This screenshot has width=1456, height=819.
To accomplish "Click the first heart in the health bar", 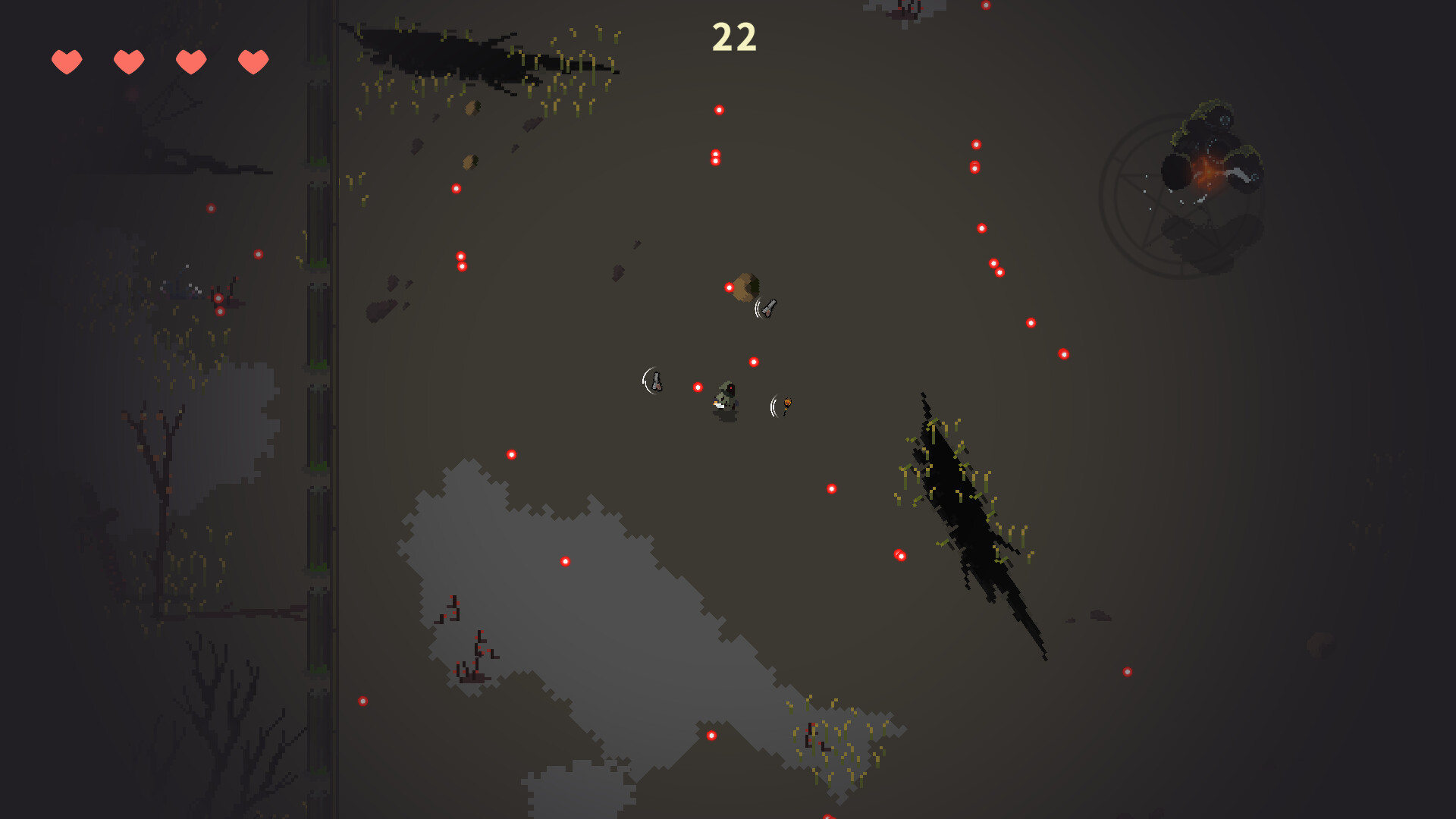I will (x=67, y=61).
